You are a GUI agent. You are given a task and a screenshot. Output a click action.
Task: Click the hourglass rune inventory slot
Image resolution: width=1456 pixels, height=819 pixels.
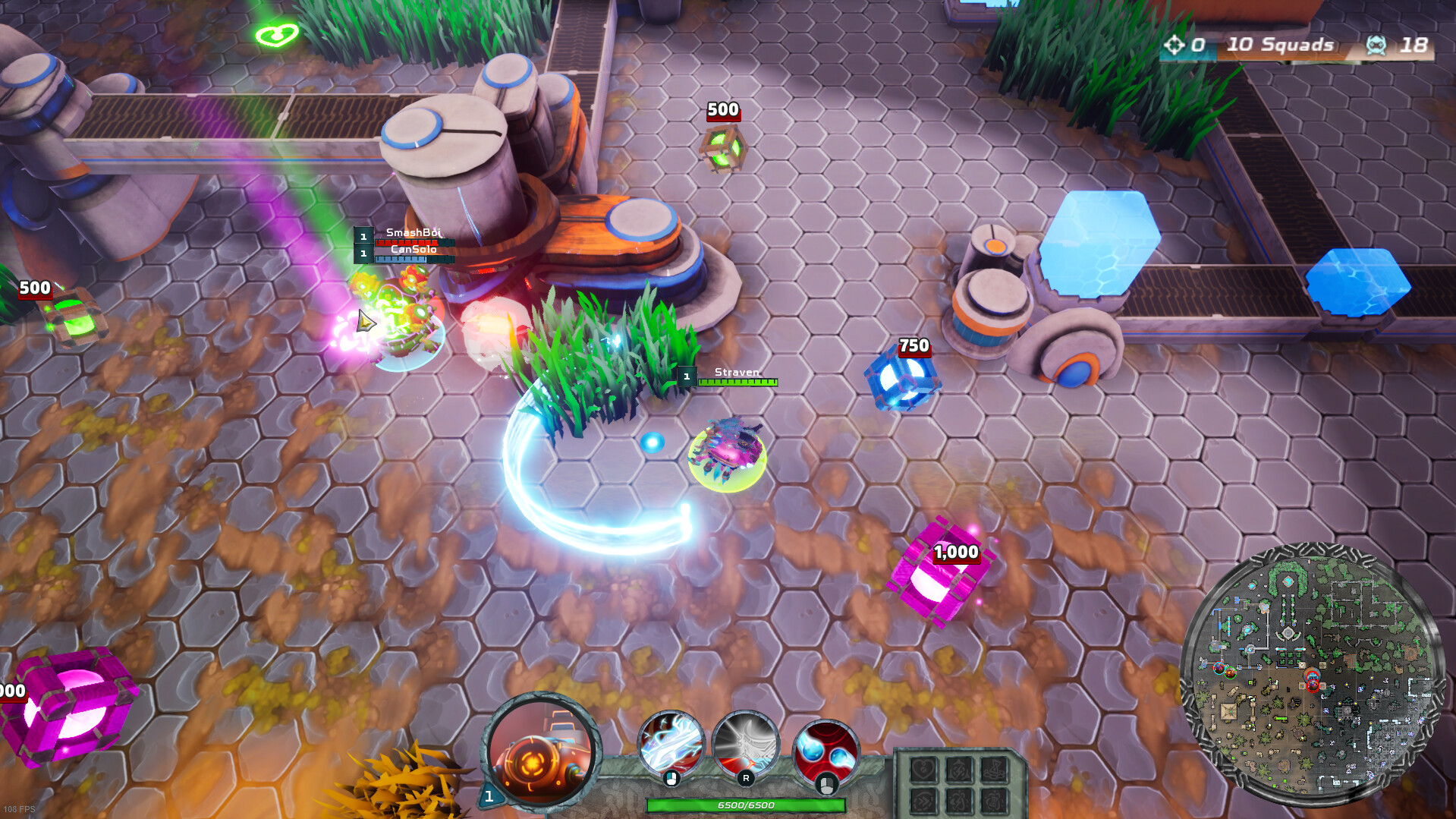(x=994, y=769)
